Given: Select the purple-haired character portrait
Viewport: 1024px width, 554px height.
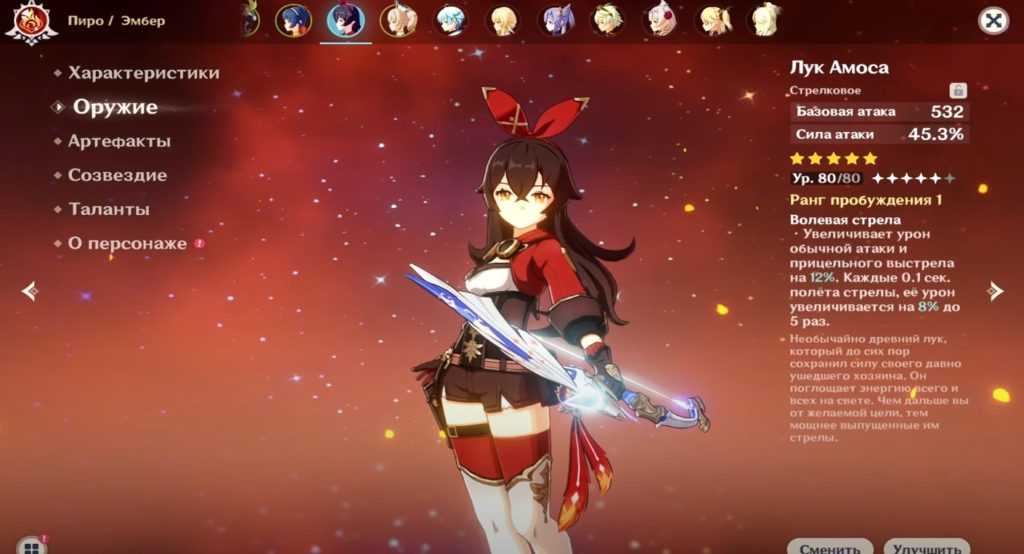Looking at the screenshot, I should click(x=556, y=19).
